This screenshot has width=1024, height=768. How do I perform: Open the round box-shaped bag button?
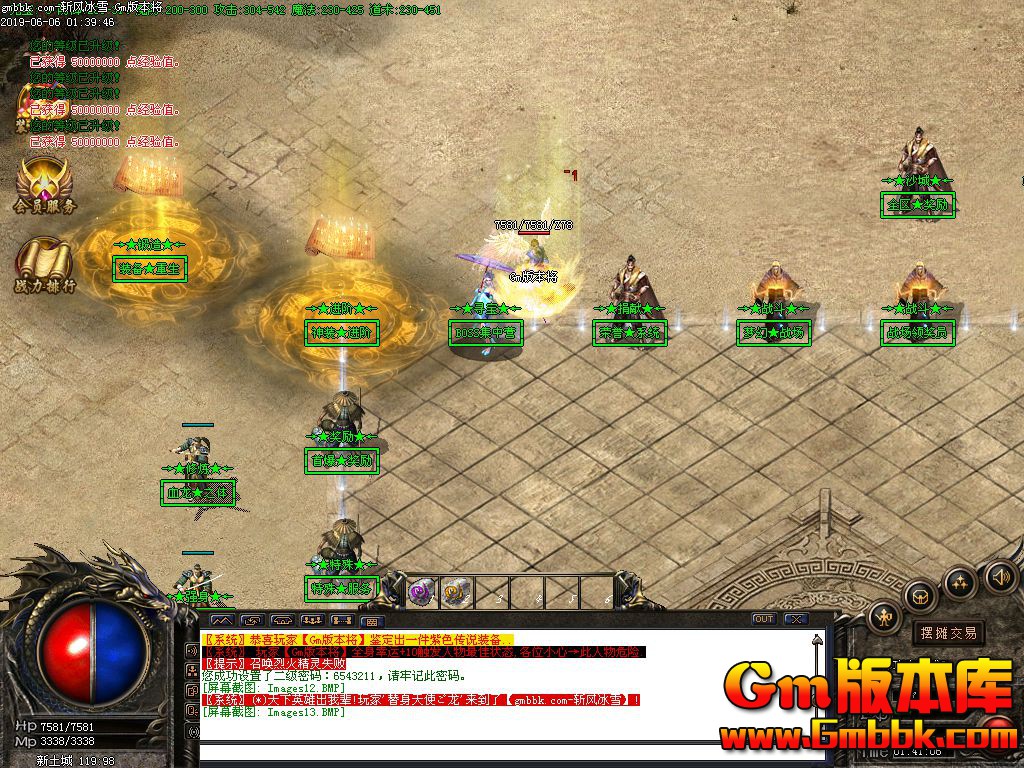click(x=920, y=597)
